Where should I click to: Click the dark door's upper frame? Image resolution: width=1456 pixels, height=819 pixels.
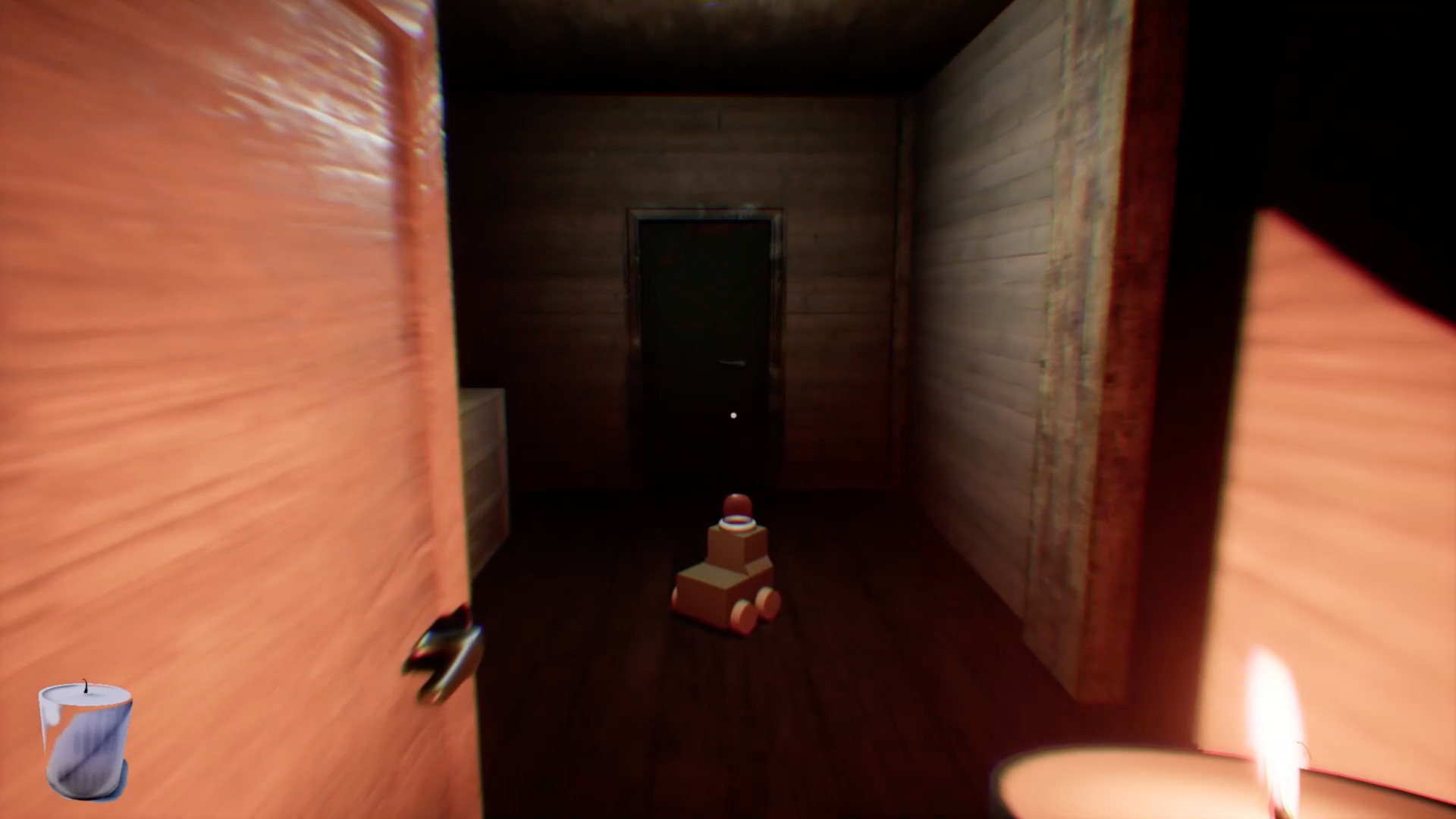[x=701, y=212]
